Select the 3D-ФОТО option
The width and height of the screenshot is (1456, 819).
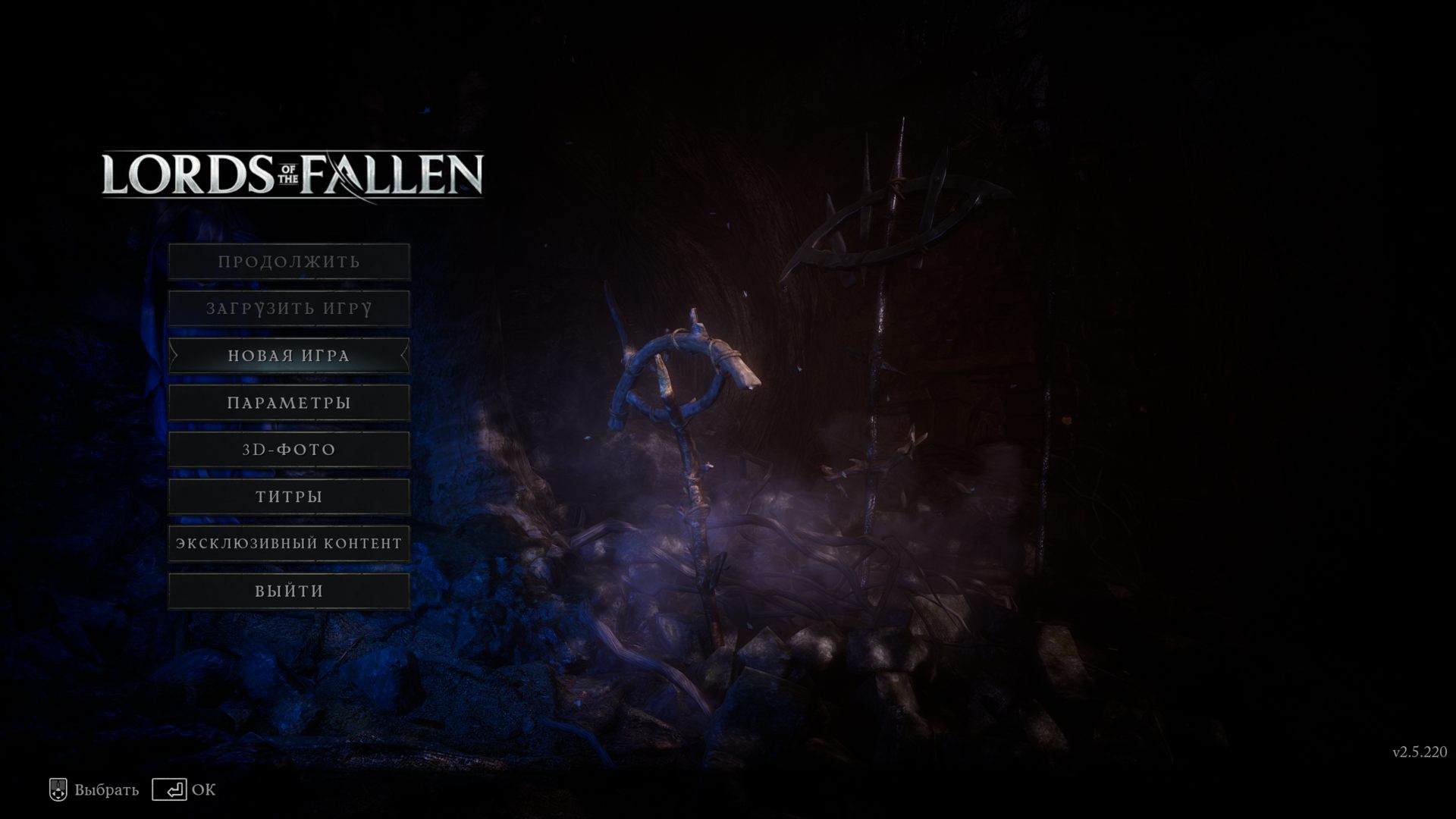click(x=289, y=450)
